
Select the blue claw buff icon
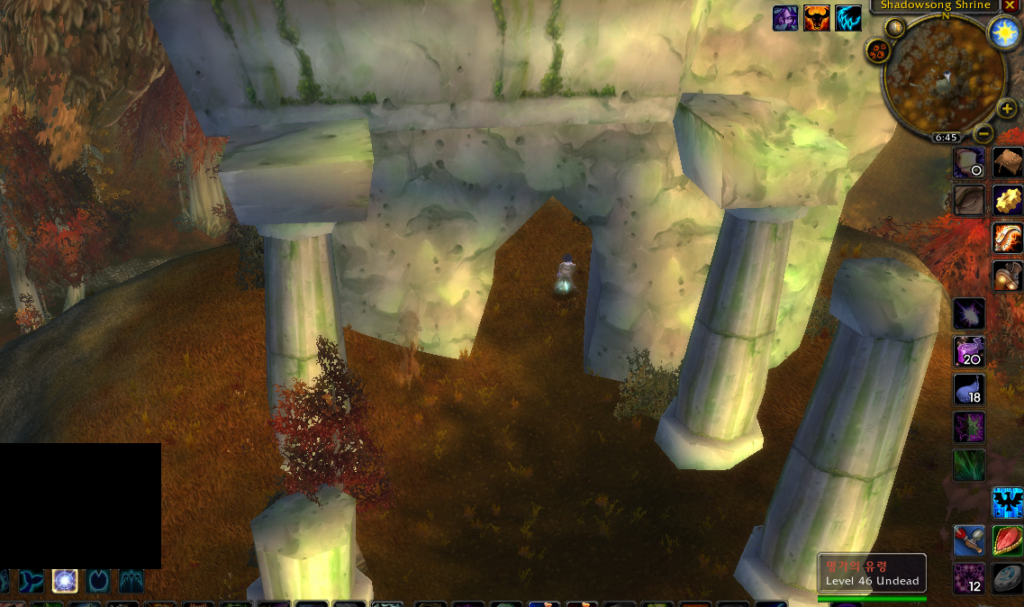[x=849, y=18]
